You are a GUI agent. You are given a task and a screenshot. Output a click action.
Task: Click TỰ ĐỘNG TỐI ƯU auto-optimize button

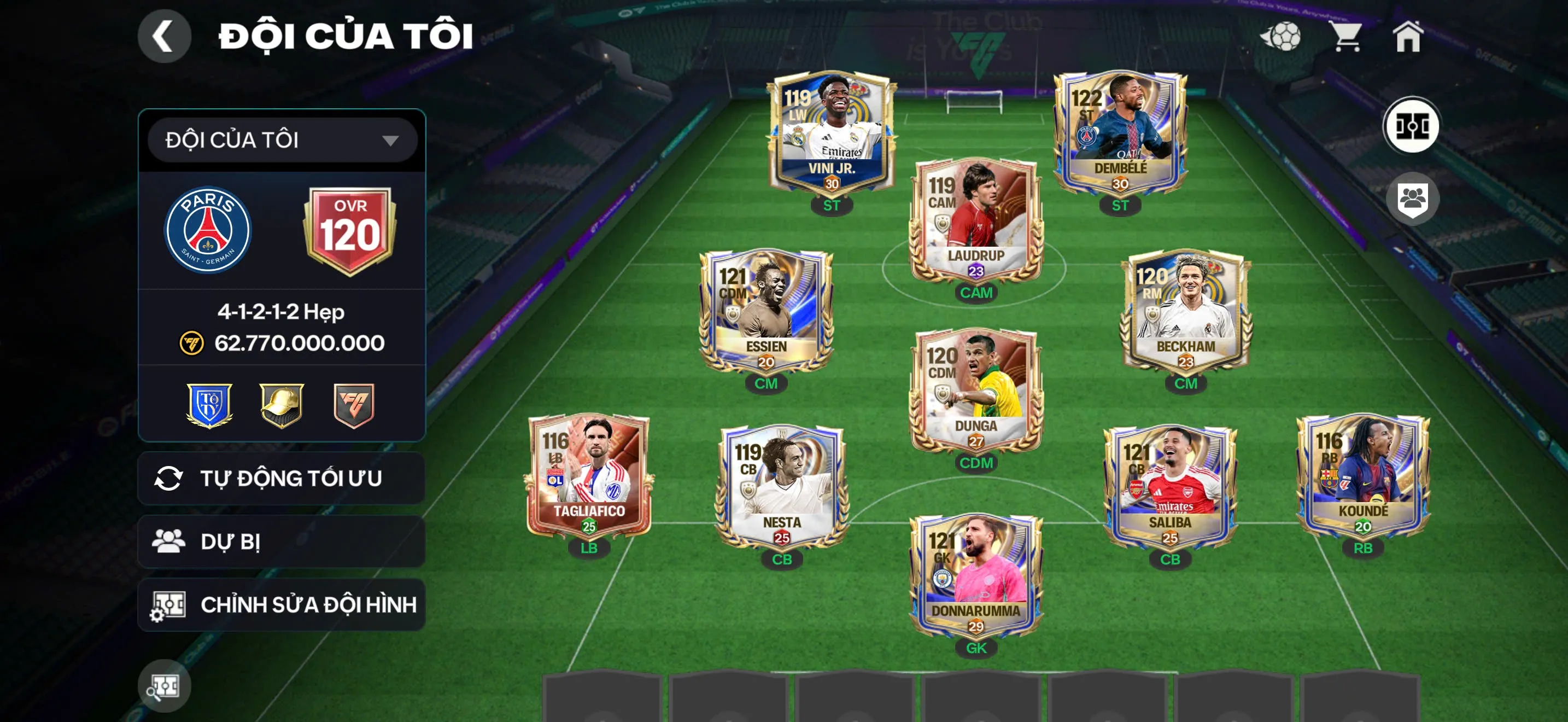pos(282,479)
